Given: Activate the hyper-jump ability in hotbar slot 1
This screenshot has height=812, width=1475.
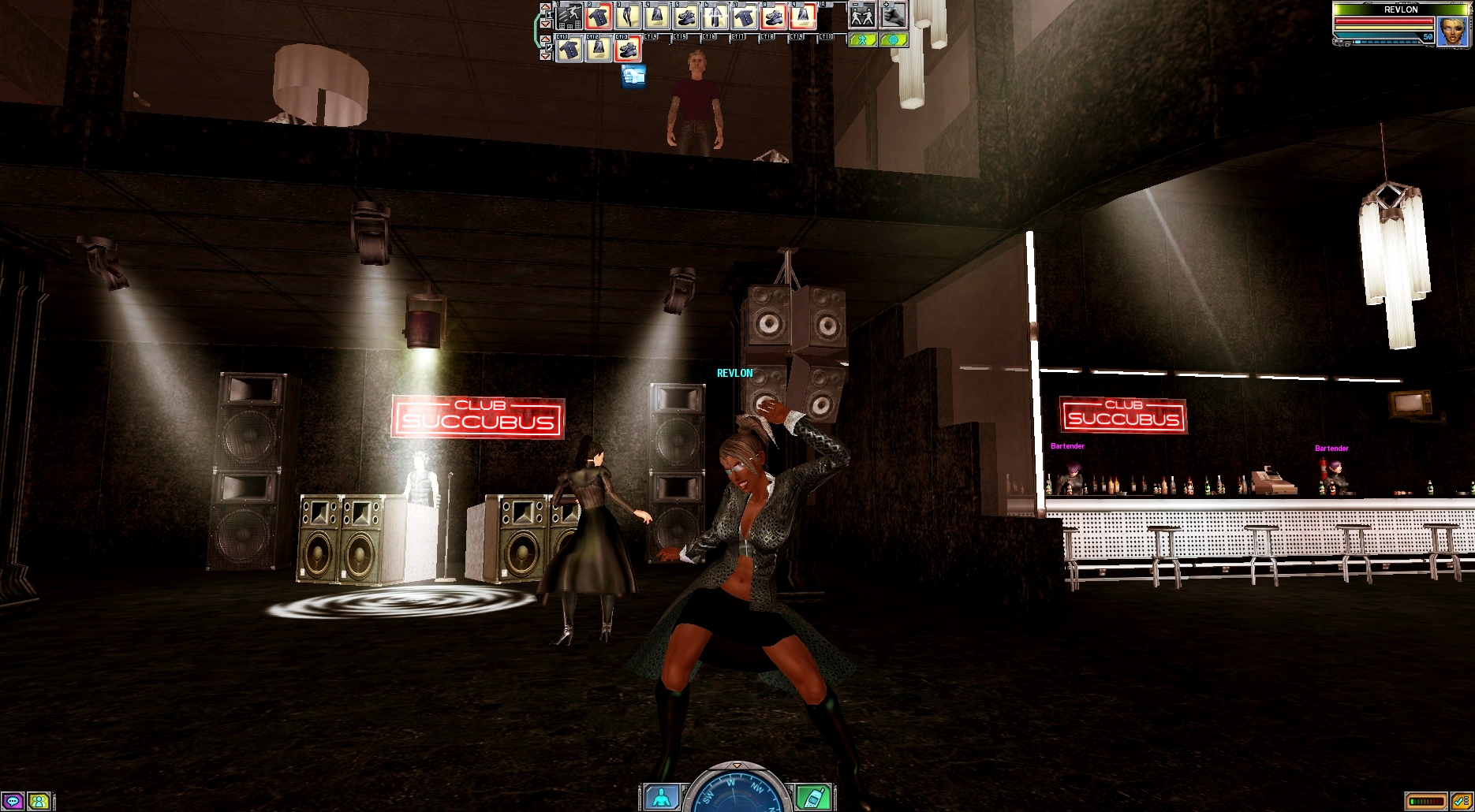Looking at the screenshot, I should point(569,16).
